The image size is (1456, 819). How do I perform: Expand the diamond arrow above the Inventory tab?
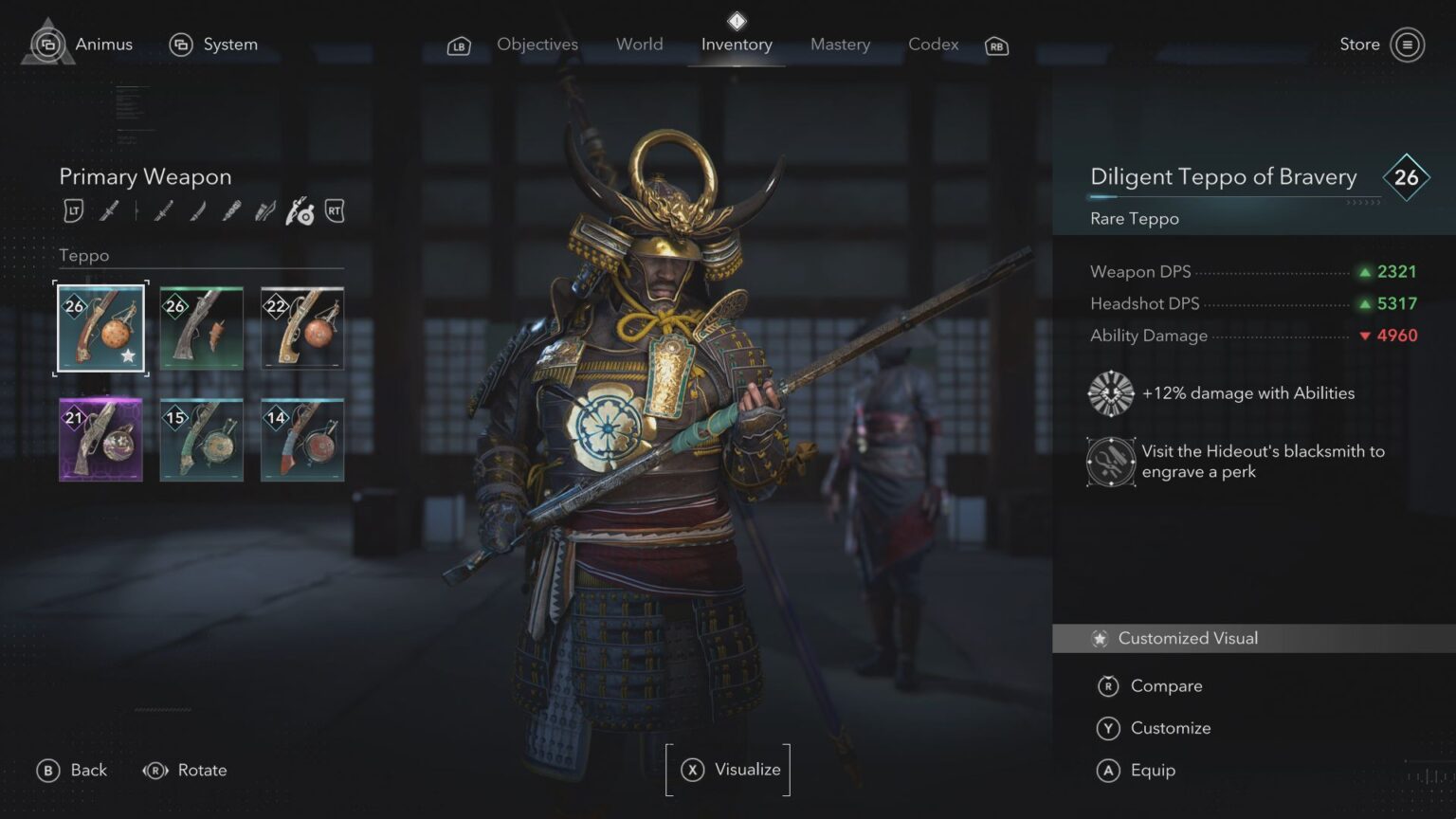pos(737,22)
